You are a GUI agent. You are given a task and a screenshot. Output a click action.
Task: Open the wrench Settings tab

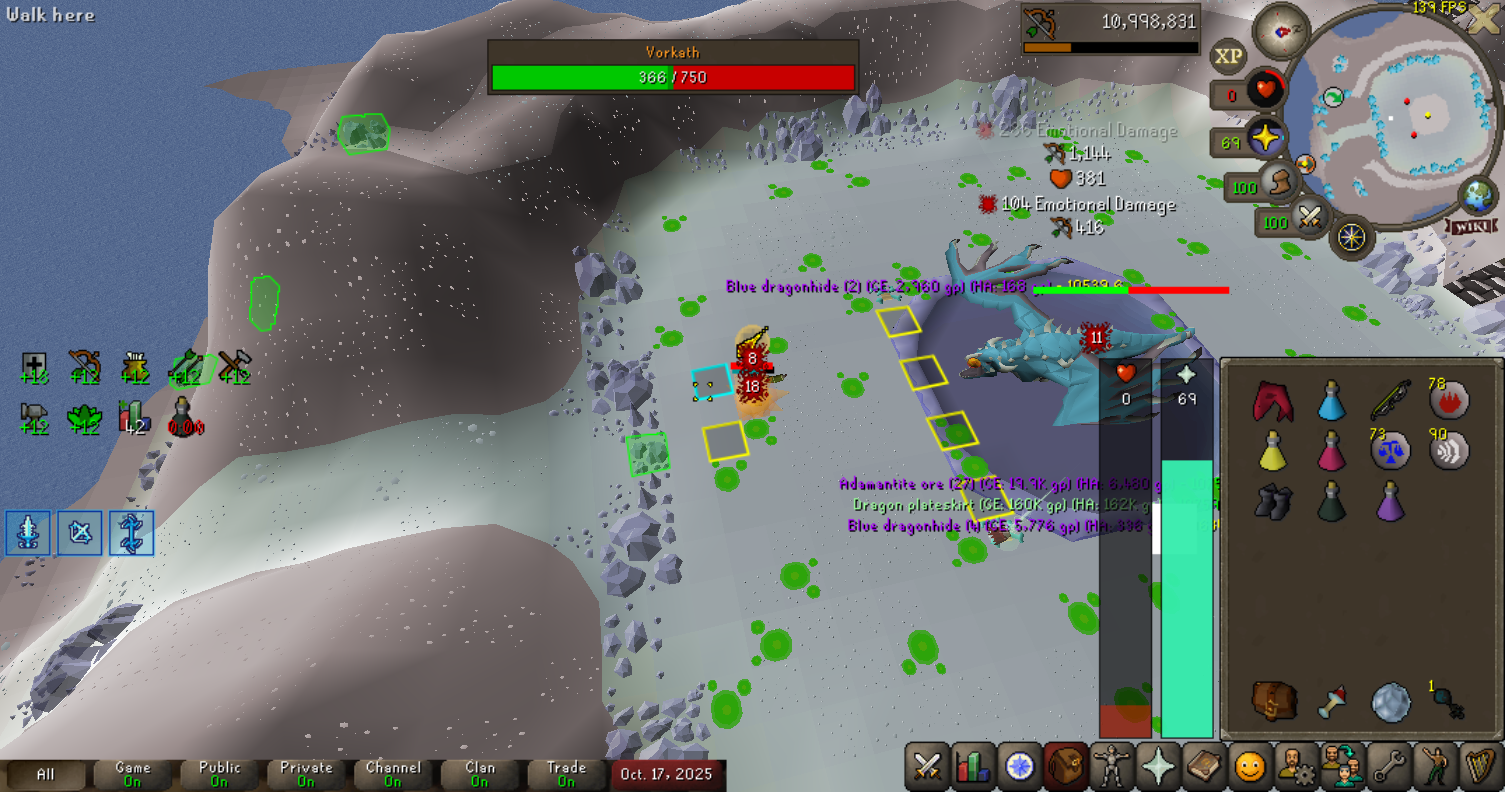1387,767
